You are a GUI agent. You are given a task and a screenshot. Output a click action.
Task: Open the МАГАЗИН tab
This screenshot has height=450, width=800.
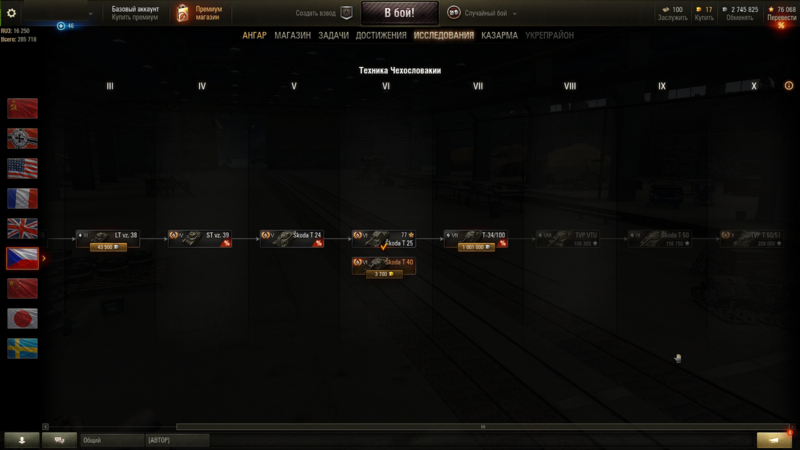tap(292, 35)
